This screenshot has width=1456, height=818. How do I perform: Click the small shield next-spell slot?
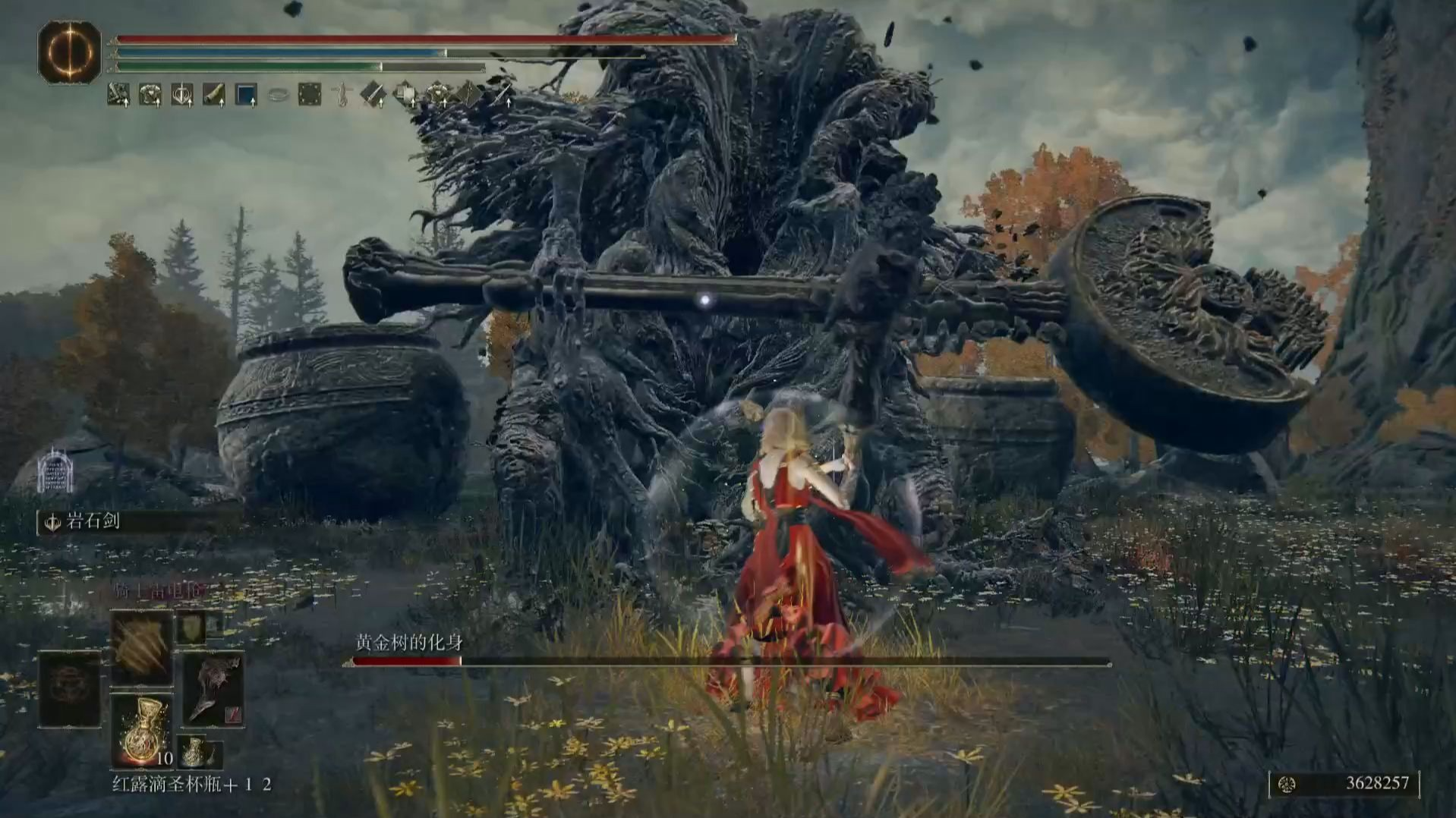pyautogui.click(x=191, y=628)
